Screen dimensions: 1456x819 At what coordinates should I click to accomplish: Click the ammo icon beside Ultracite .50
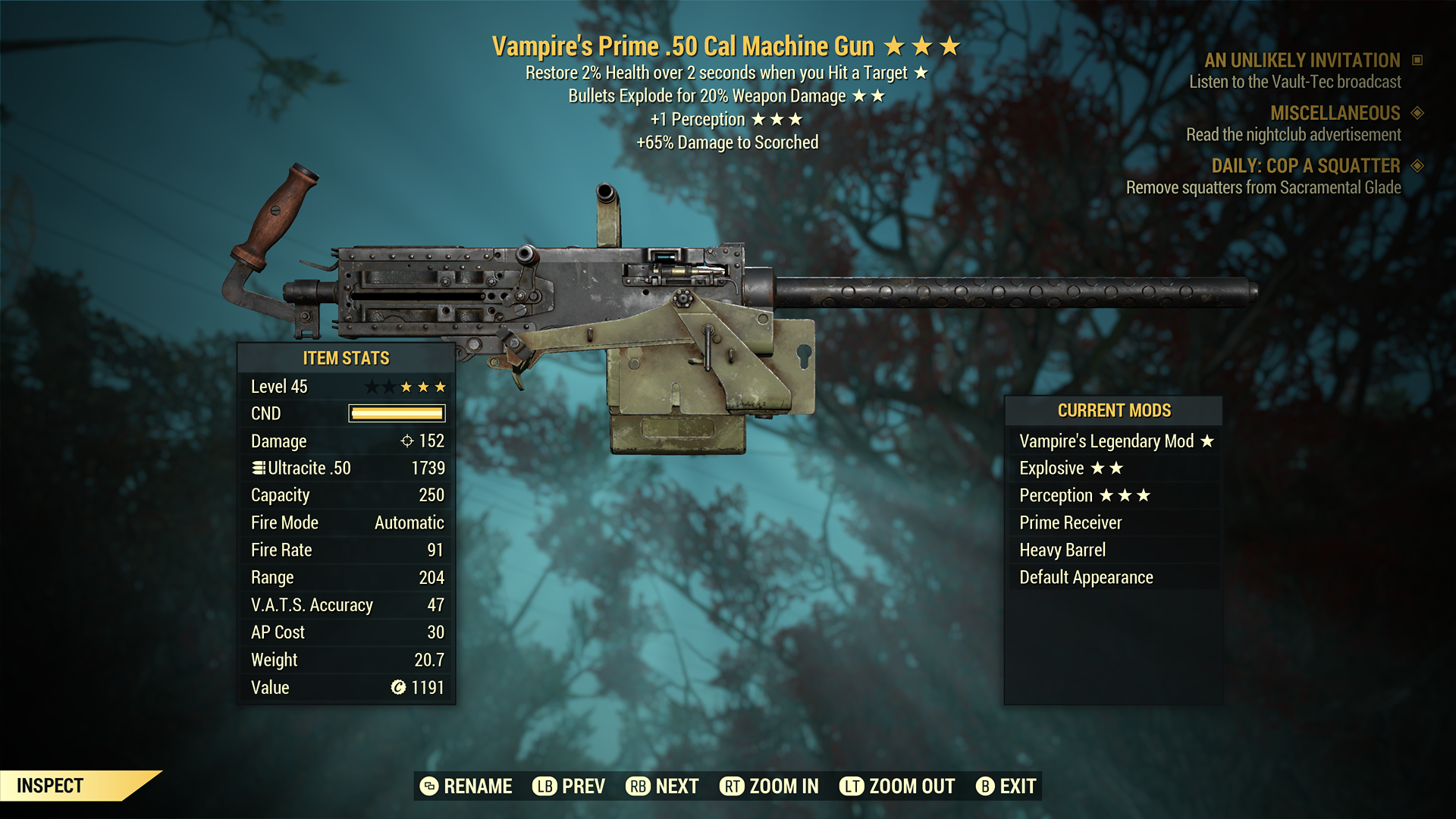tap(257, 468)
